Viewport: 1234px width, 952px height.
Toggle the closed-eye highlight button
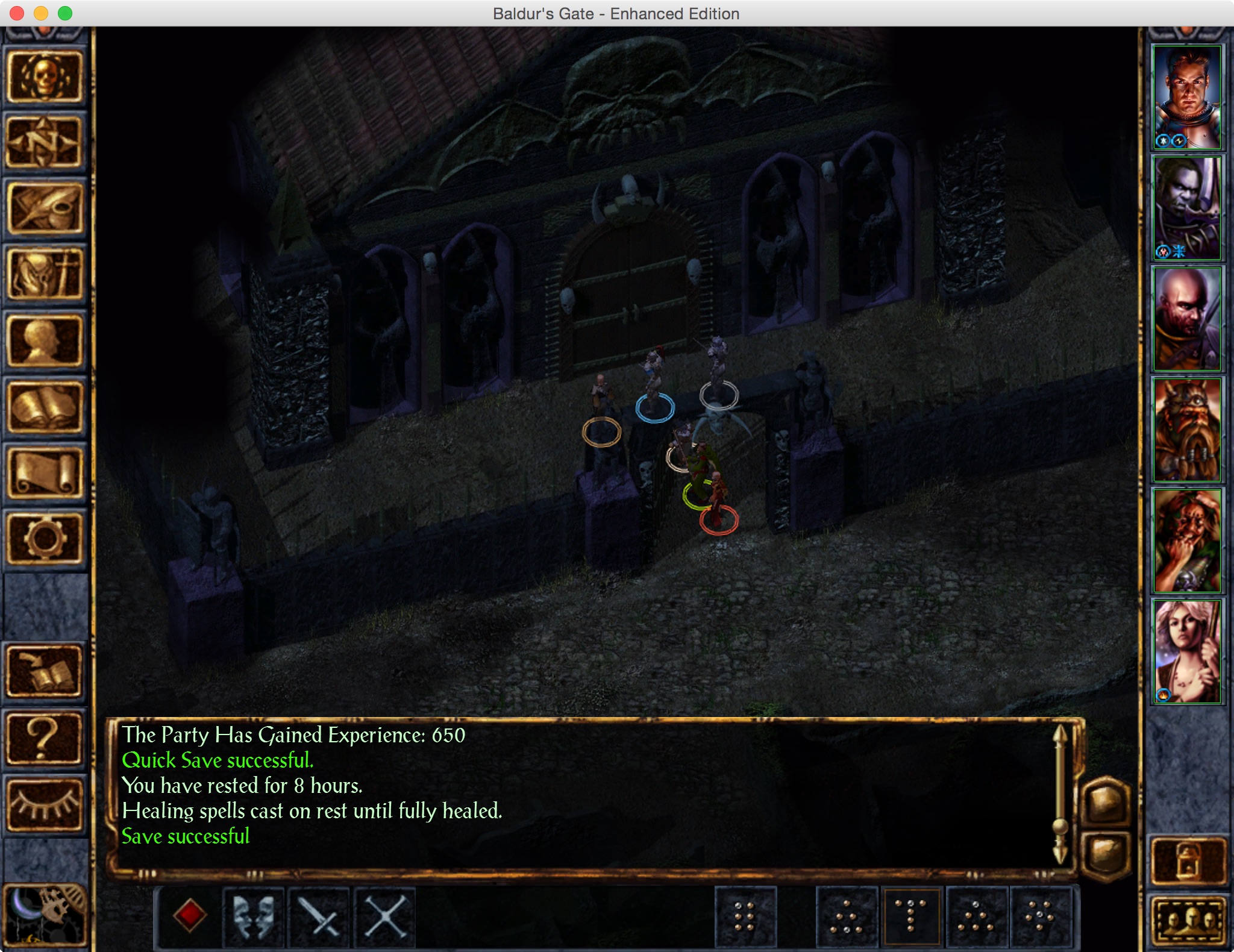[x=45, y=804]
